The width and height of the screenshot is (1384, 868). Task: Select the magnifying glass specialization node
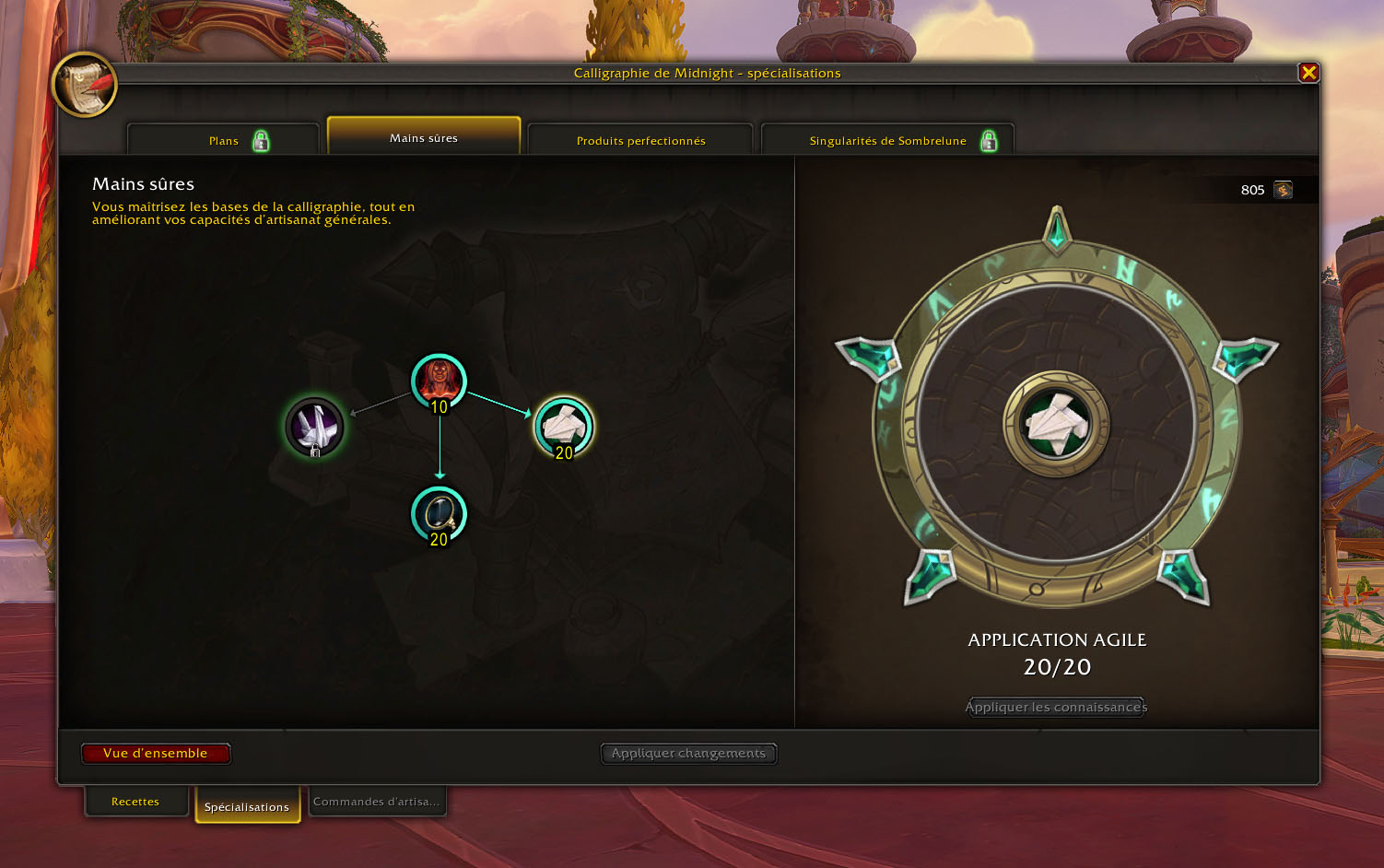click(x=439, y=513)
